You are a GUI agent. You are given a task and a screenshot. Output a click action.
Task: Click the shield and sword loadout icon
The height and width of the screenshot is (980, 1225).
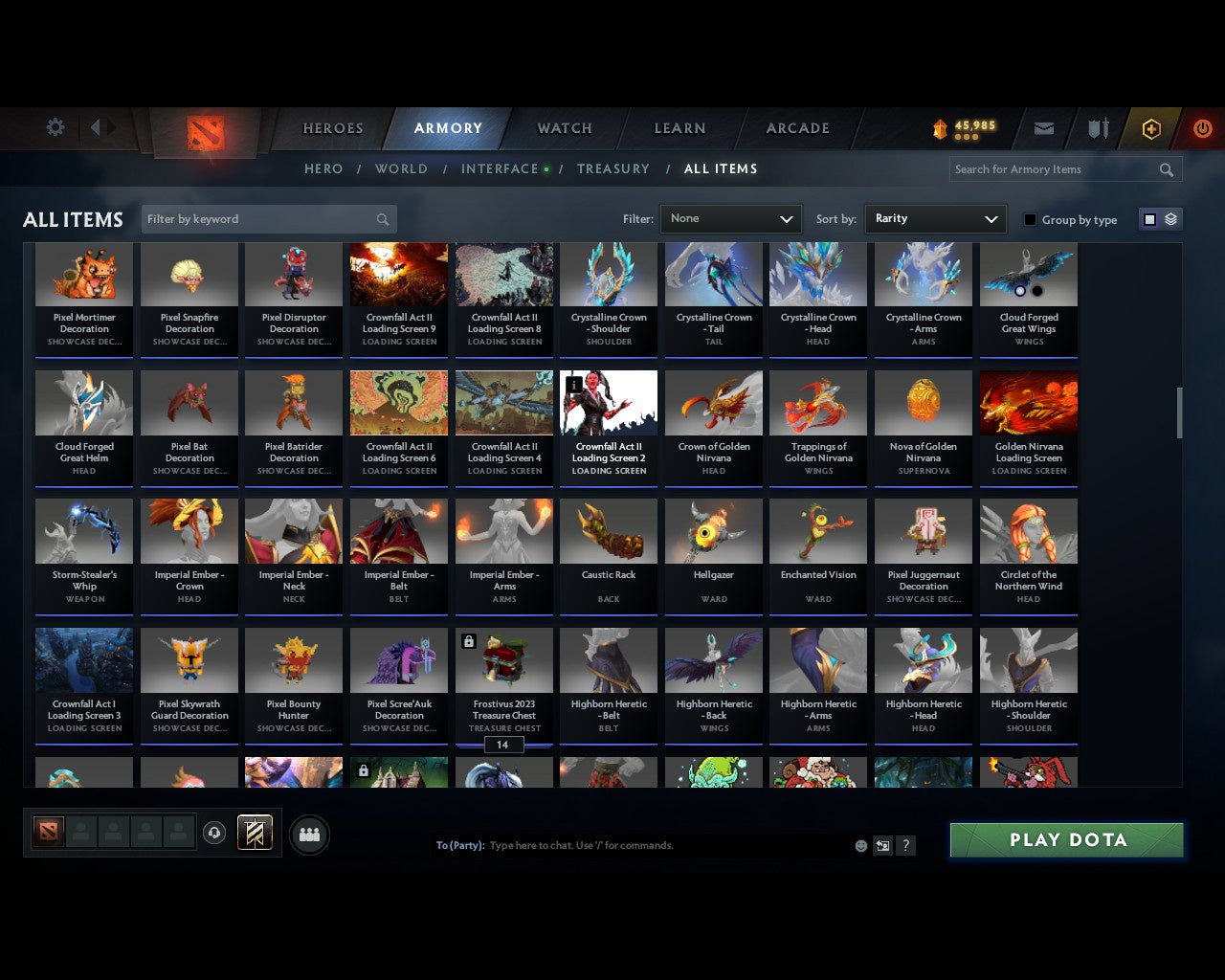coord(1097,127)
